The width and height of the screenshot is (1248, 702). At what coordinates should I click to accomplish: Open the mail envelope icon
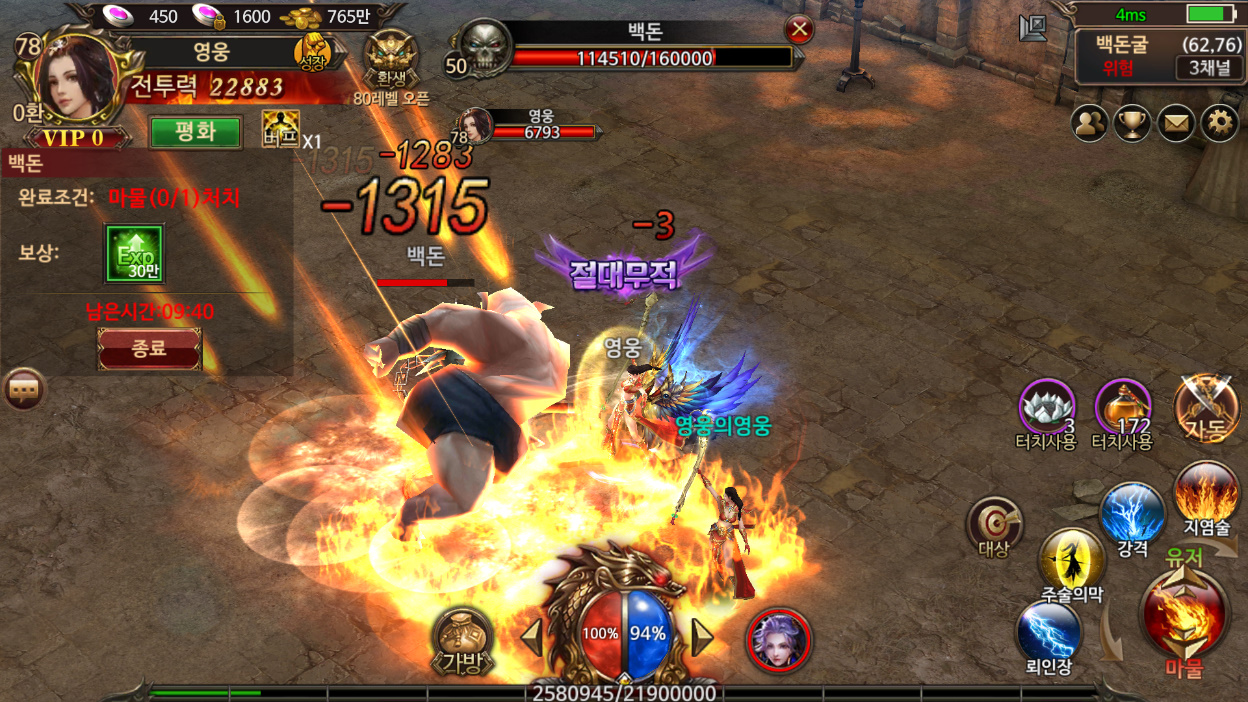coord(1176,123)
